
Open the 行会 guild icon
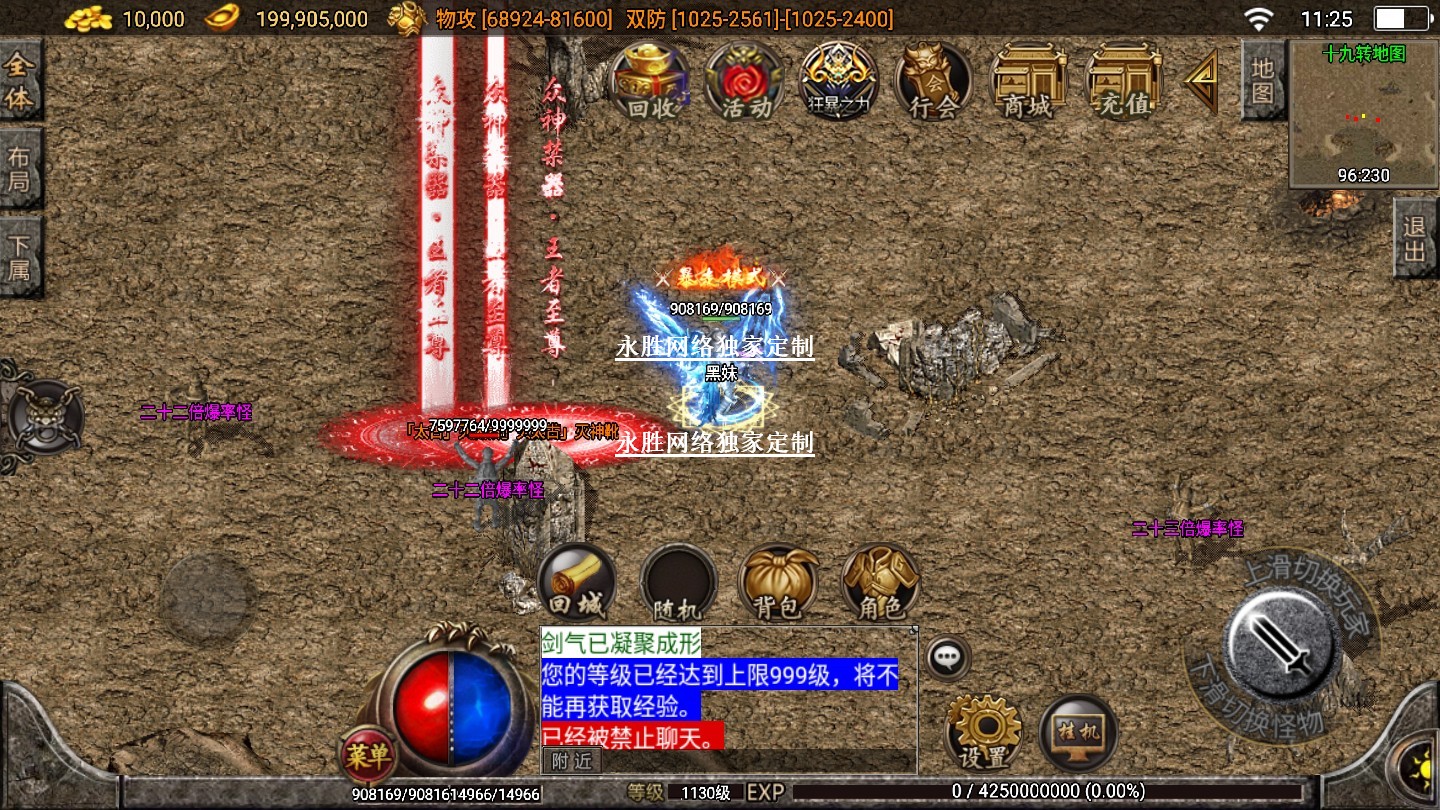(x=933, y=82)
